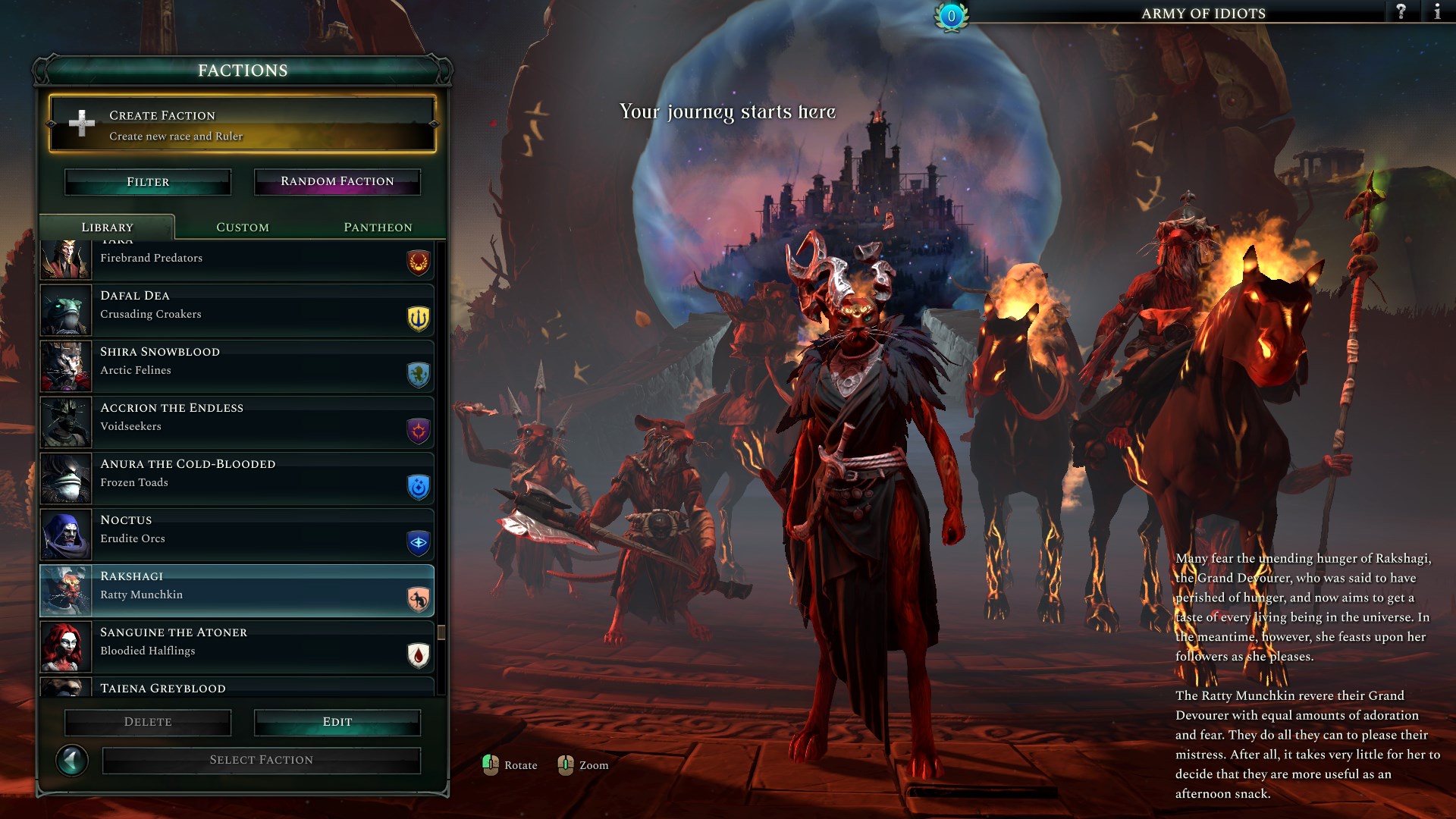1456x819 pixels.
Task: Confirm with Select Faction button
Action: [261, 760]
